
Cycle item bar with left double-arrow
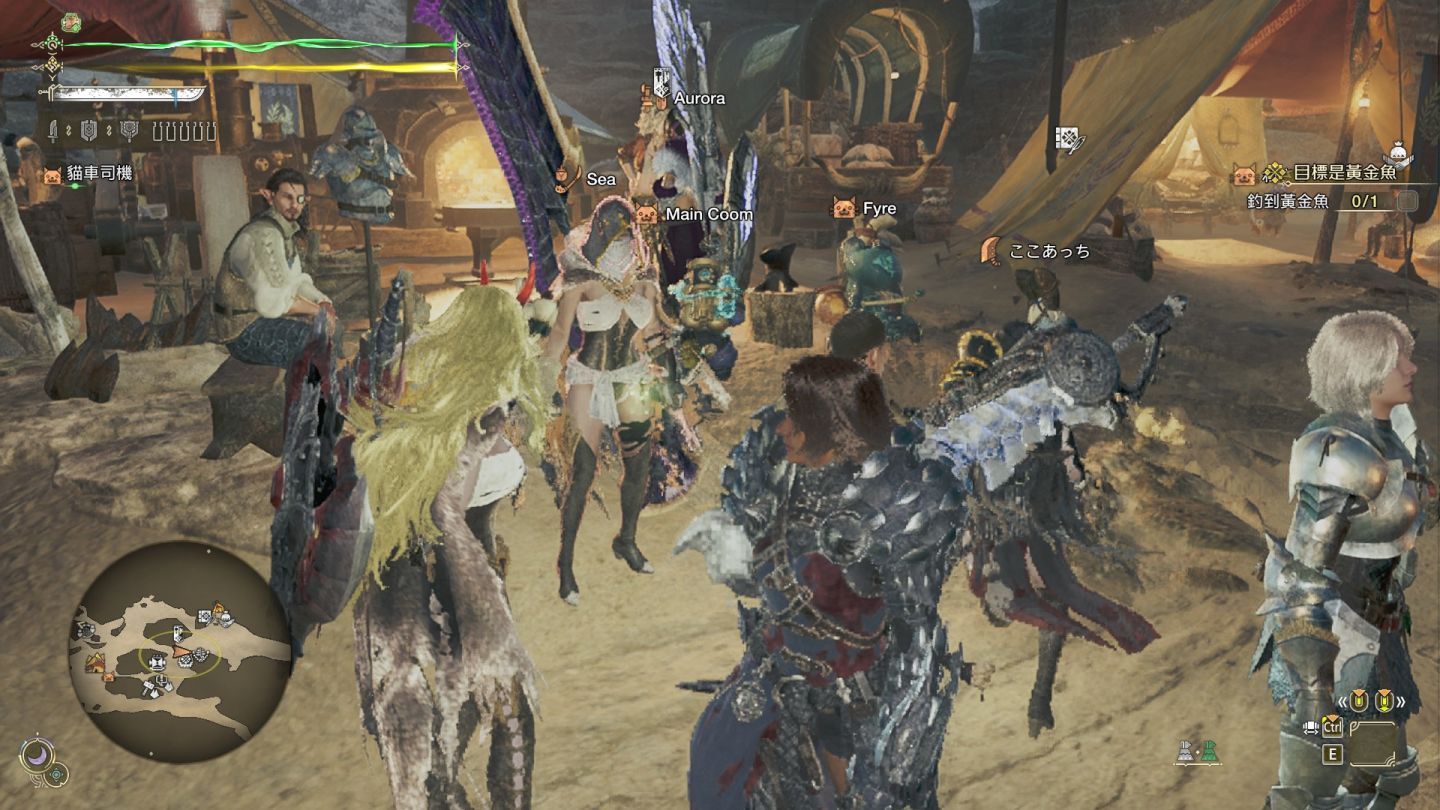tap(1343, 702)
